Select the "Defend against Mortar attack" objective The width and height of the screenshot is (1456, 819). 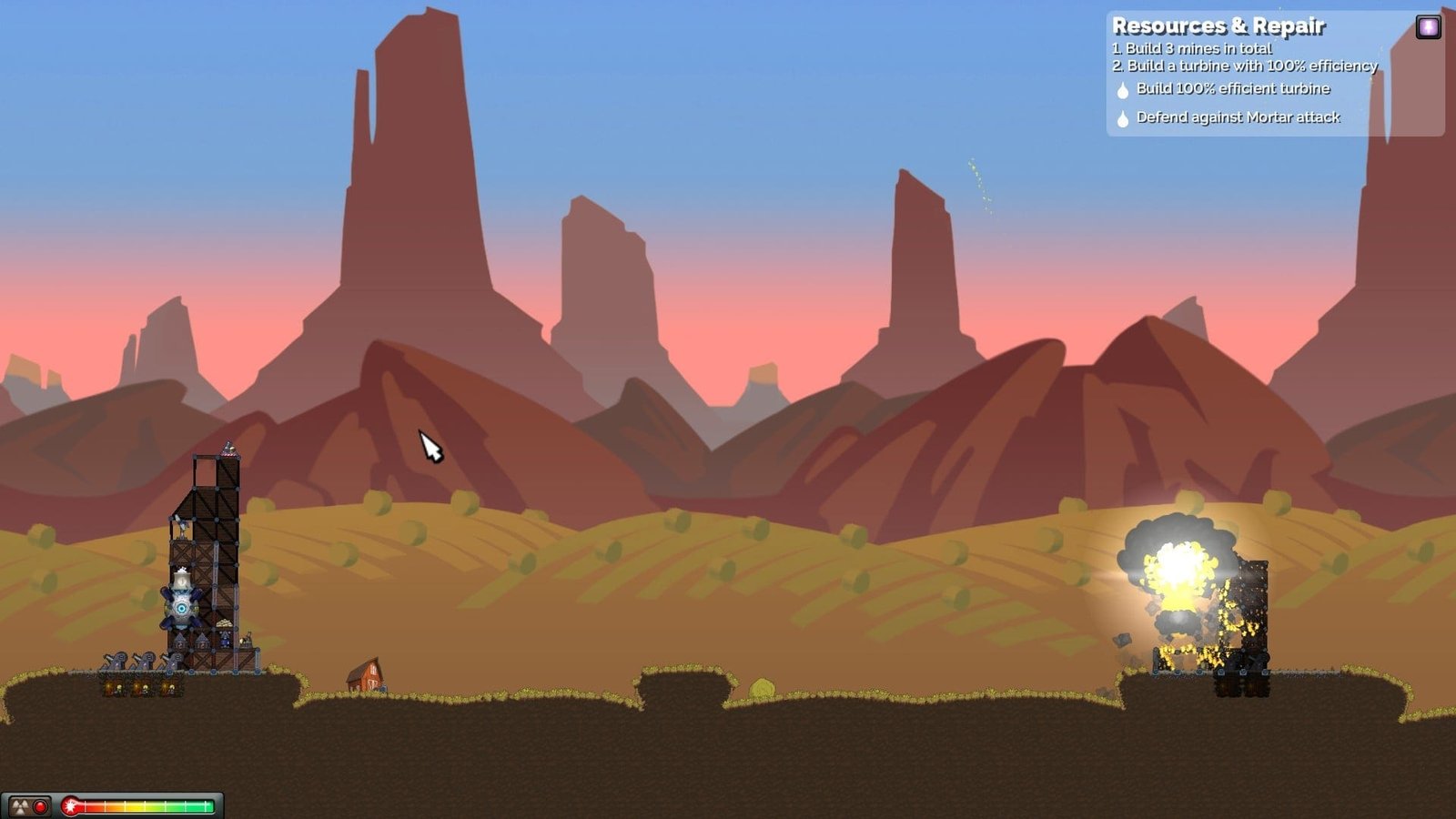[1237, 117]
